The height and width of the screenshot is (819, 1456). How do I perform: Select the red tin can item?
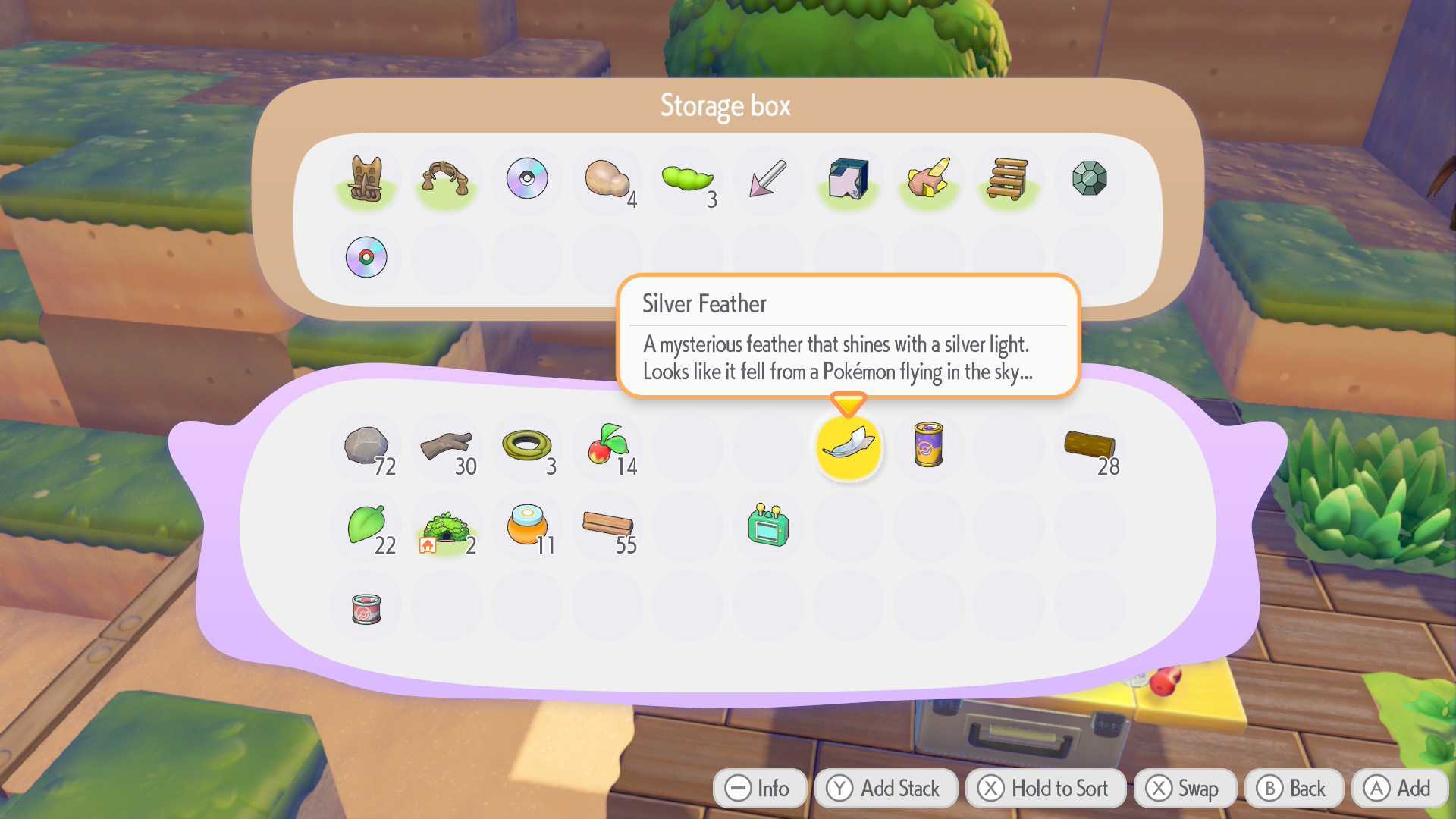[366, 607]
